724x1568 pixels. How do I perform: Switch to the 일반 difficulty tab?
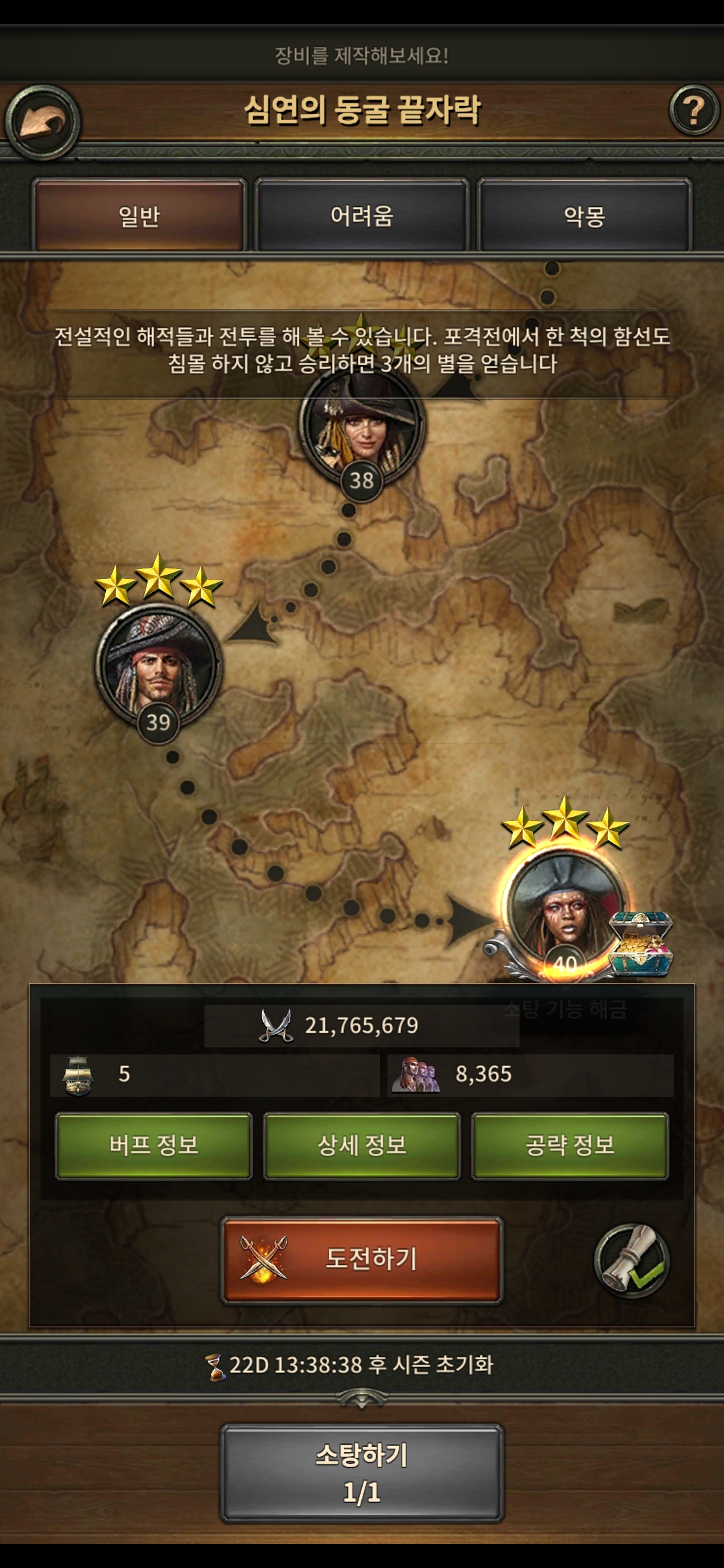pyautogui.click(x=139, y=216)
